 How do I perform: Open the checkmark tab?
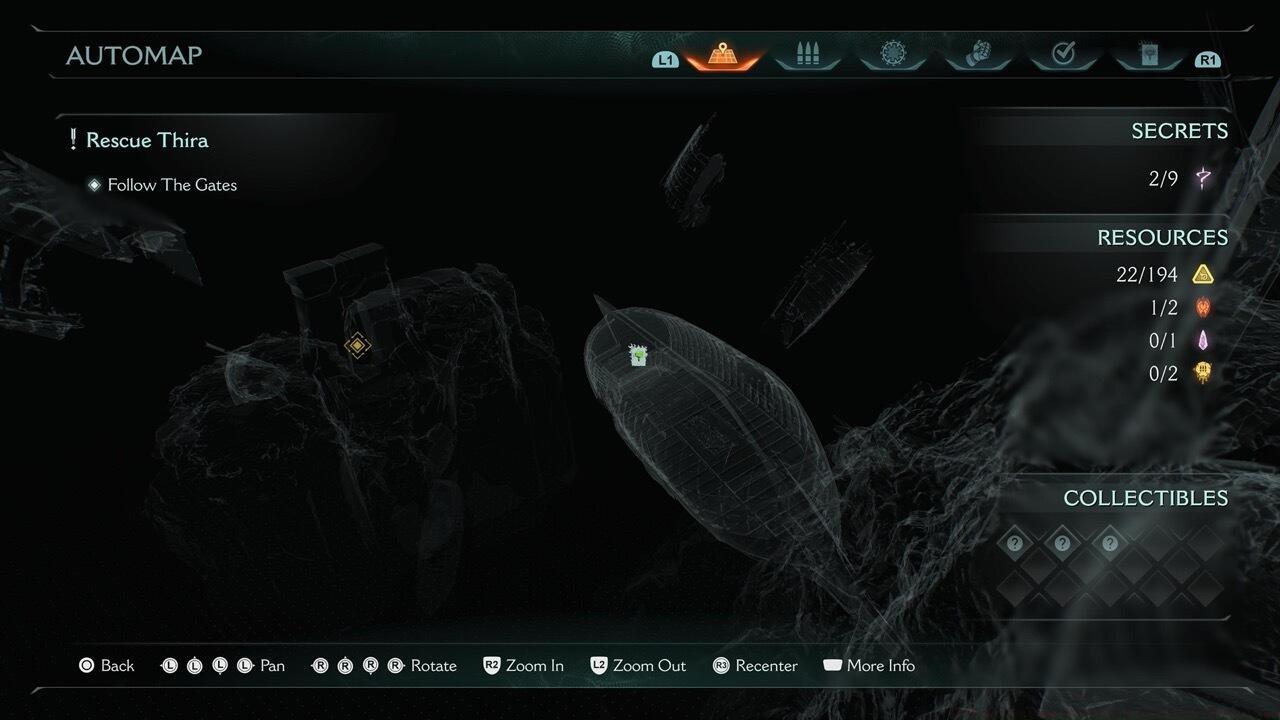pos(1063,55)
